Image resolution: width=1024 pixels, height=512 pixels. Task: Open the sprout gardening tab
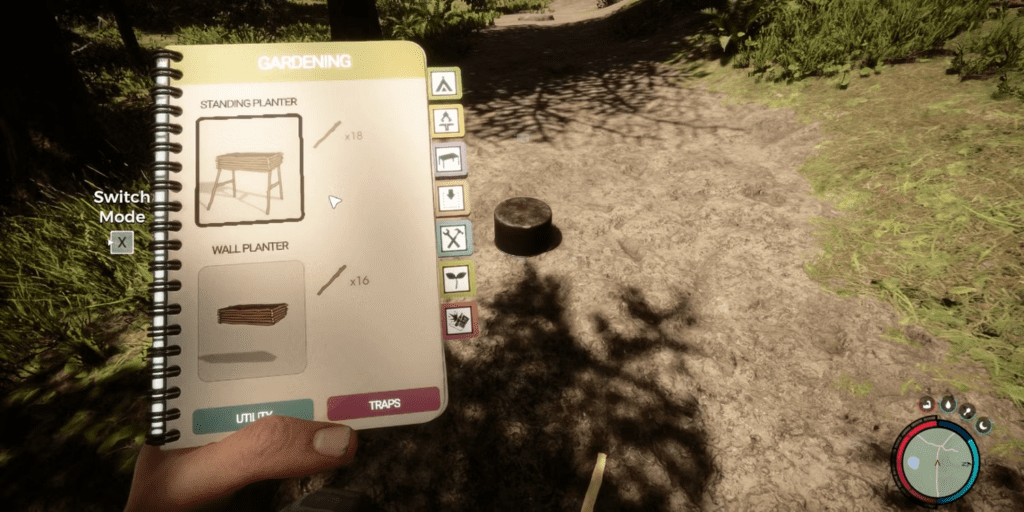pyautogui.click(x=457, y=279)
